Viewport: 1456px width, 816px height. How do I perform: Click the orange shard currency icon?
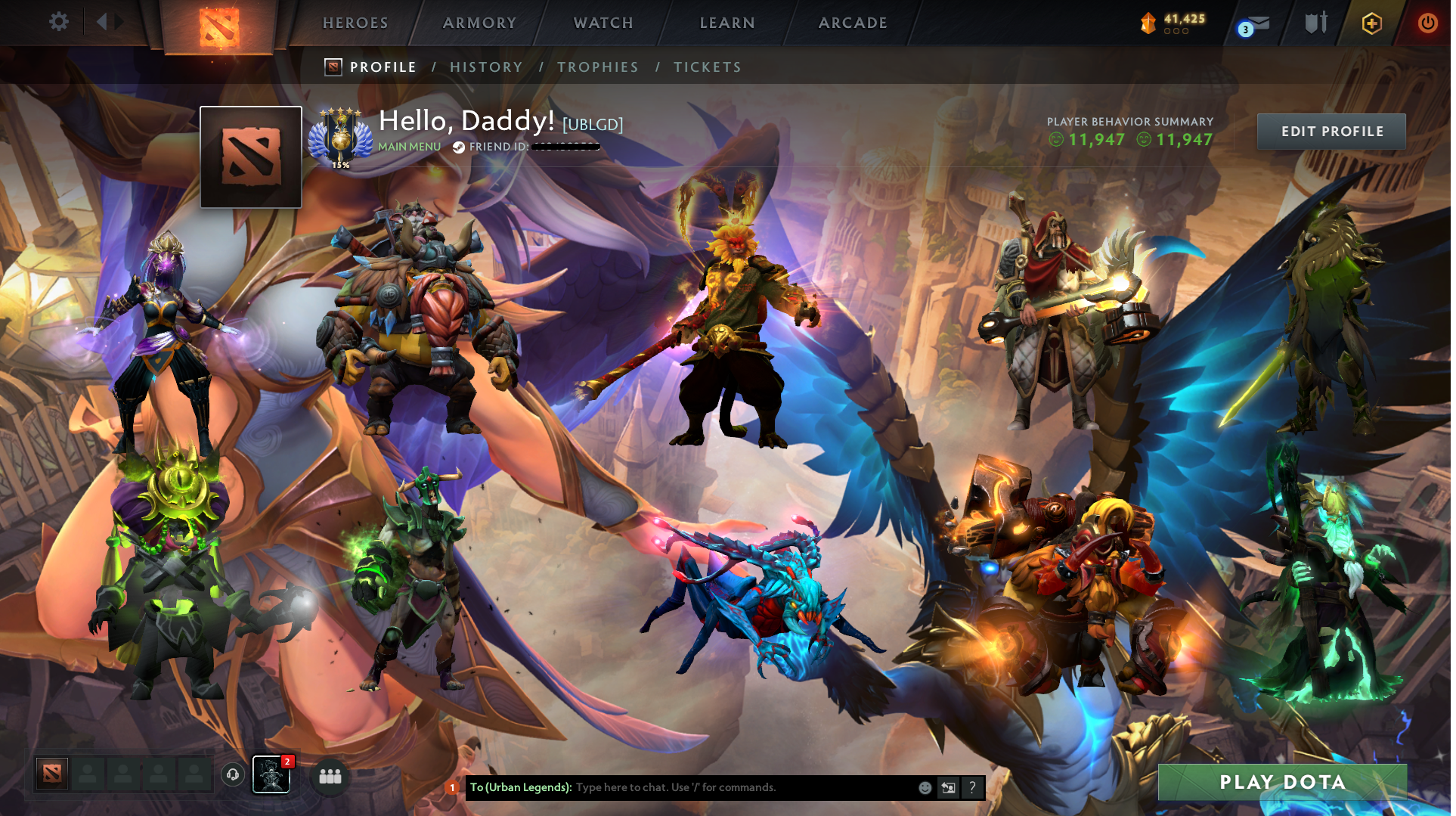[x=1148, y=23]
